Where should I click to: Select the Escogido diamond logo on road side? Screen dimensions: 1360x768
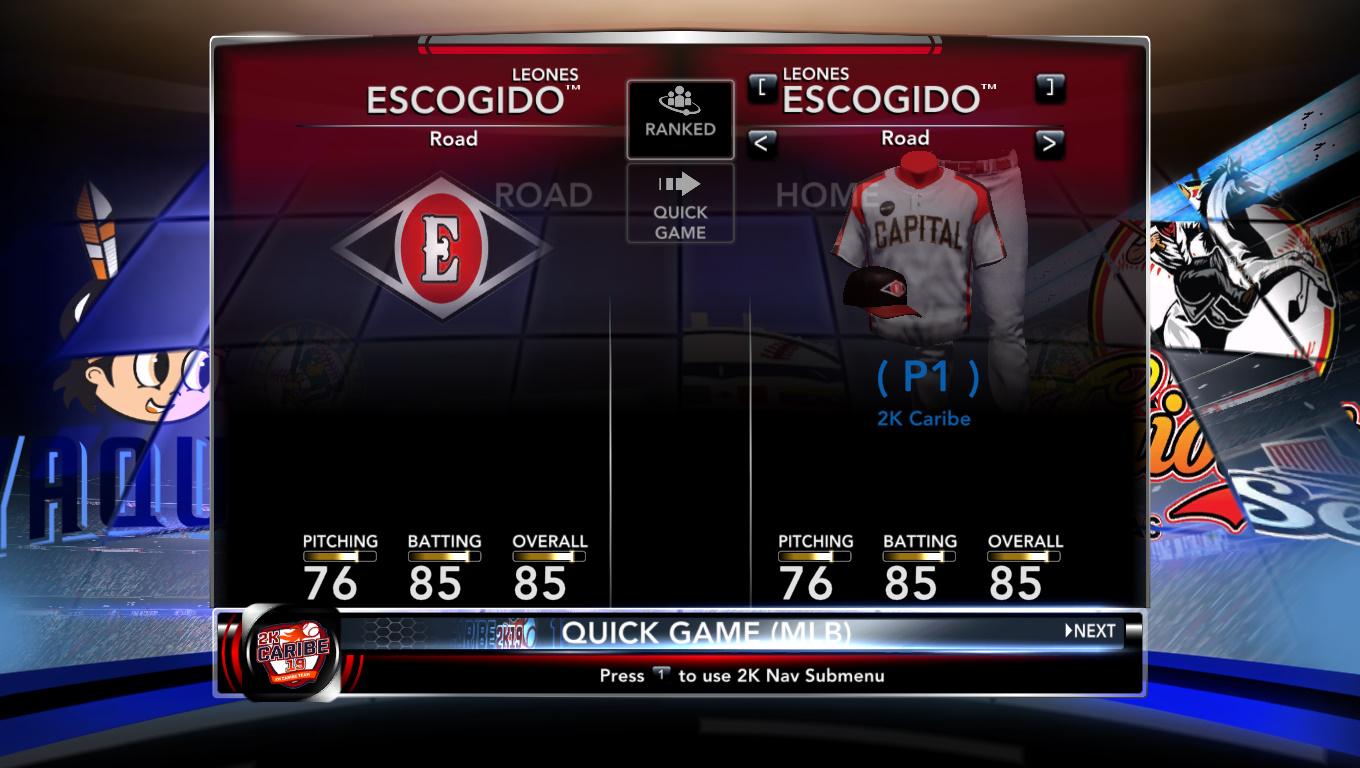pyautogui.click(x=440, y=246)
